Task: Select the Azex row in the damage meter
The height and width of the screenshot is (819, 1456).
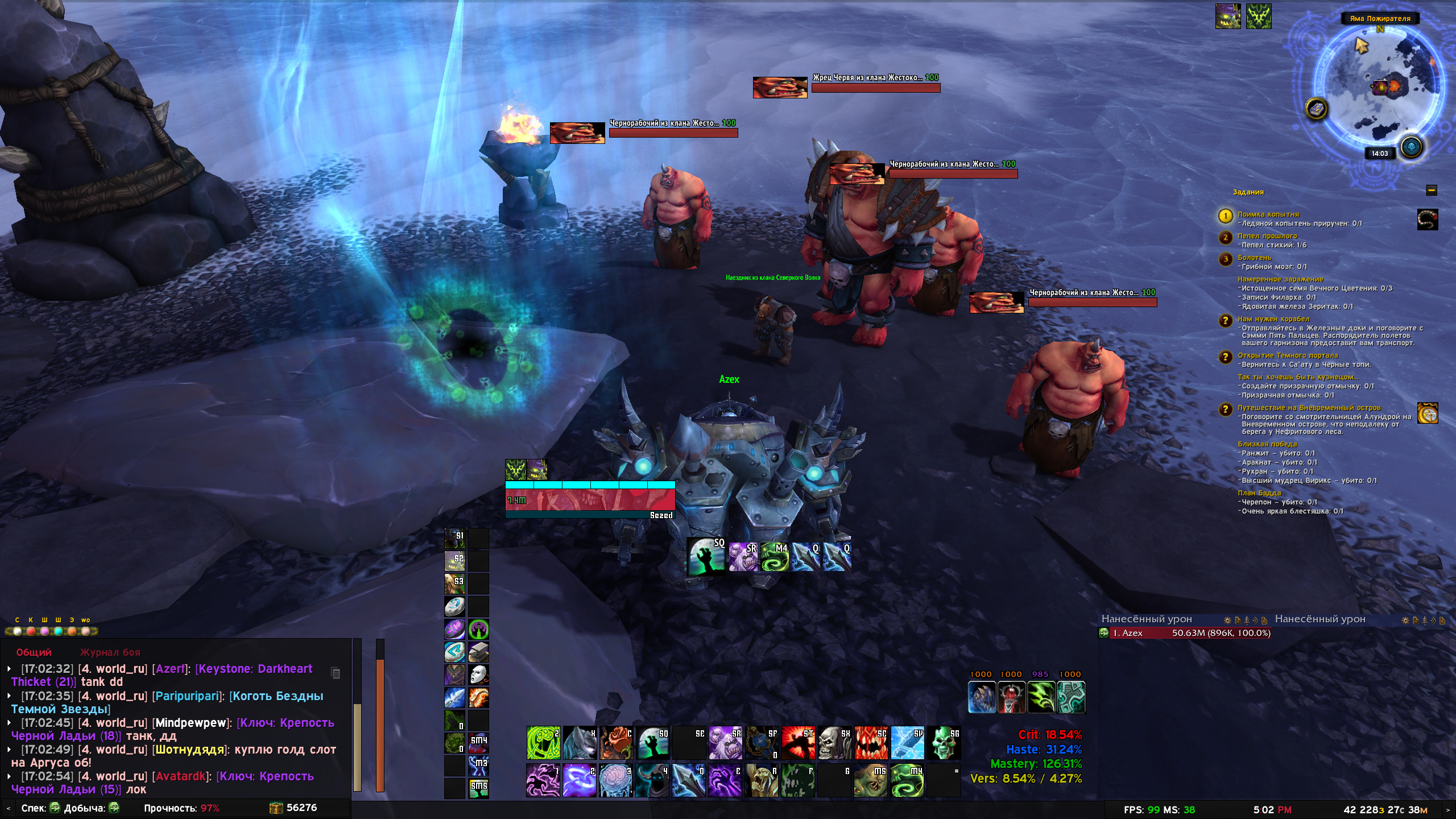Action: 1184,633
